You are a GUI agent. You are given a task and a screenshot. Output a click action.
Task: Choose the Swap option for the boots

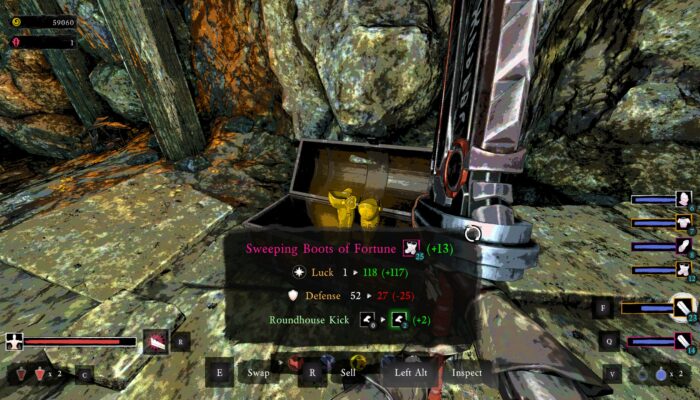[x=258, y=373]
